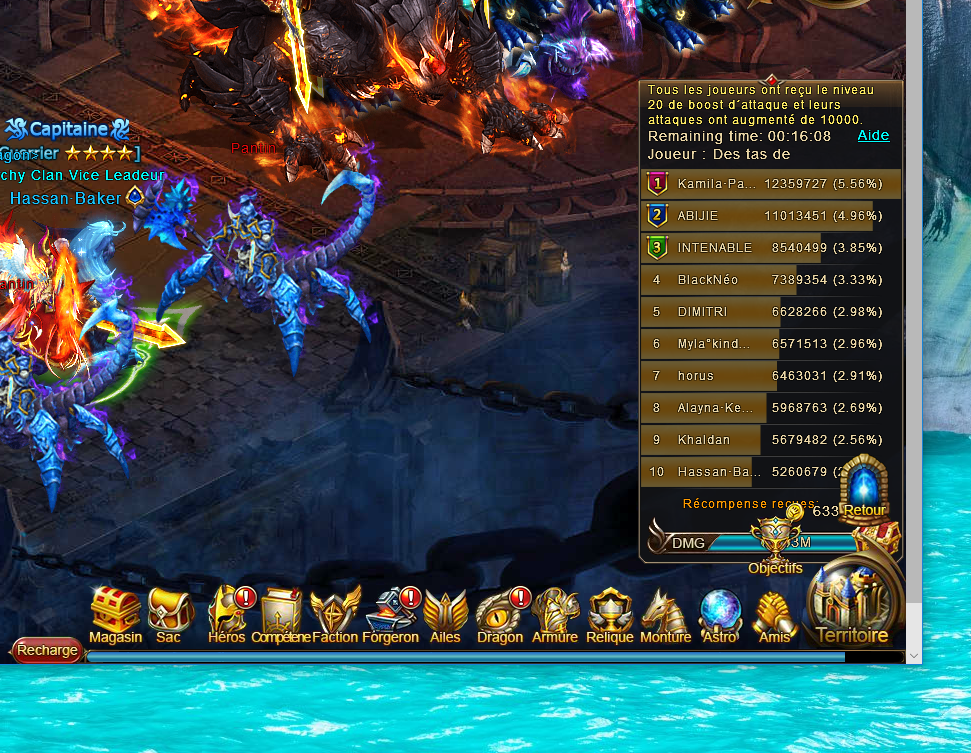Select ABIJIE's rank 2 damage row
Screen dimensions: 971x753
[x=770, y=216]
